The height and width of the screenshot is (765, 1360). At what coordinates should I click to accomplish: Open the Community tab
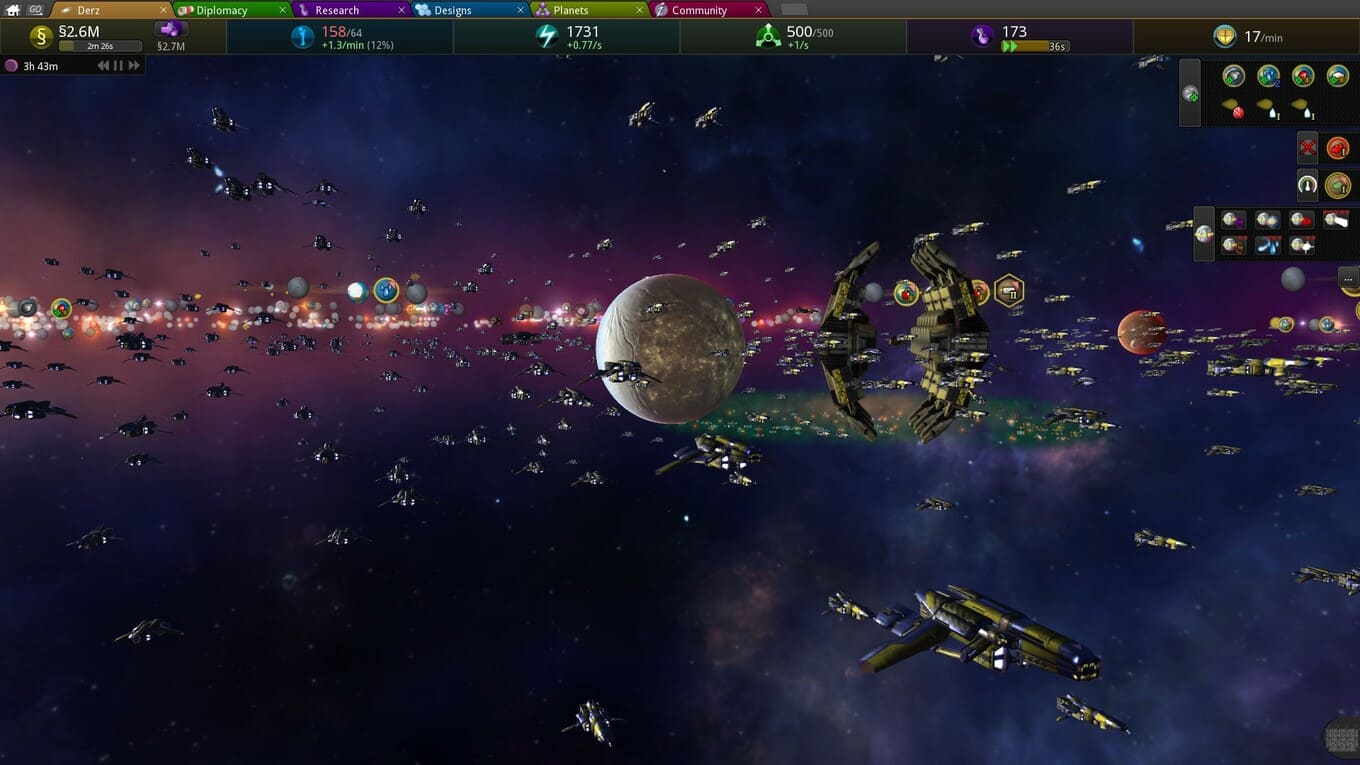(x=699, y=10)
